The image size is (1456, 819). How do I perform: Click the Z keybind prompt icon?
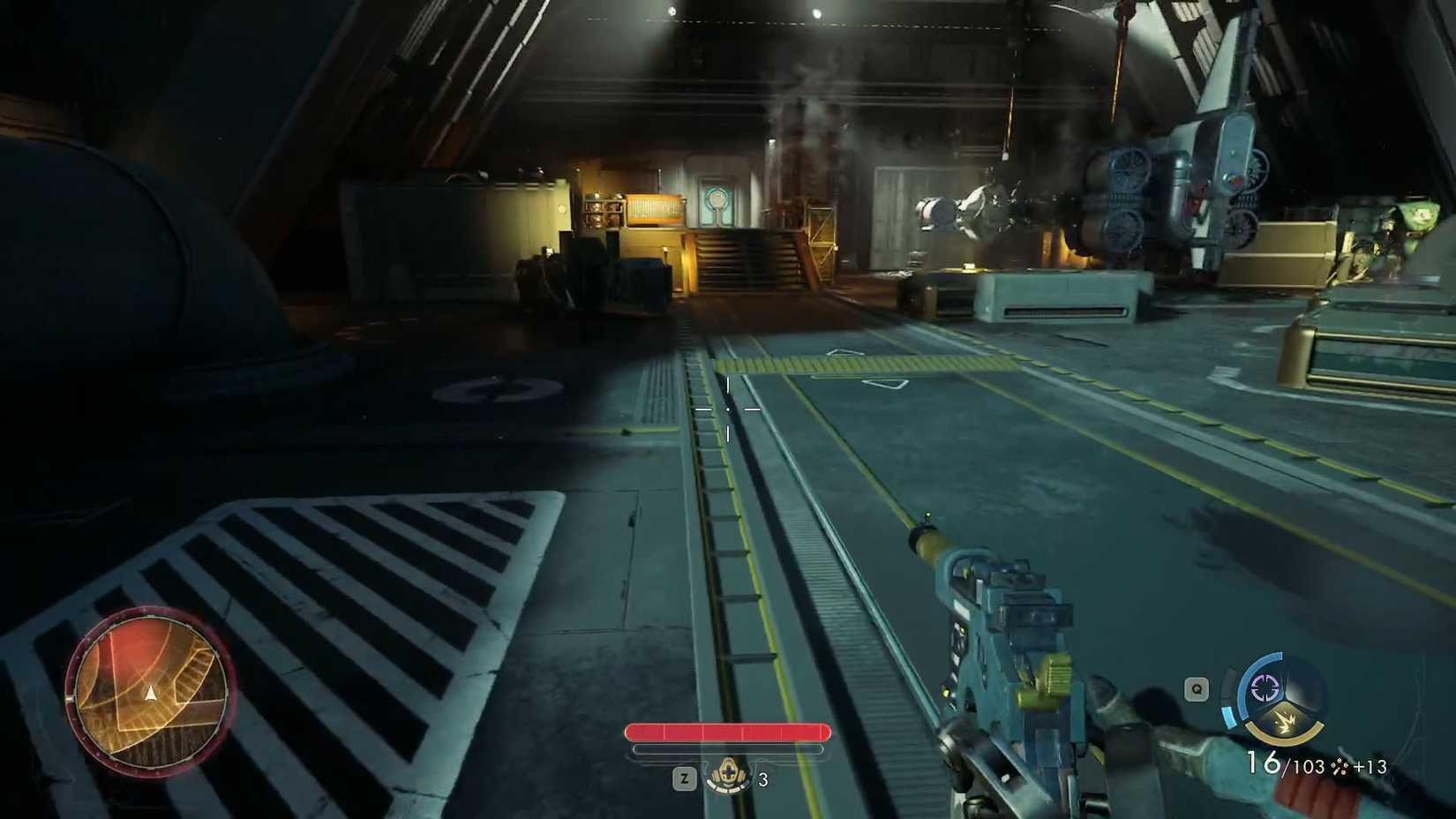click(685, 778)
